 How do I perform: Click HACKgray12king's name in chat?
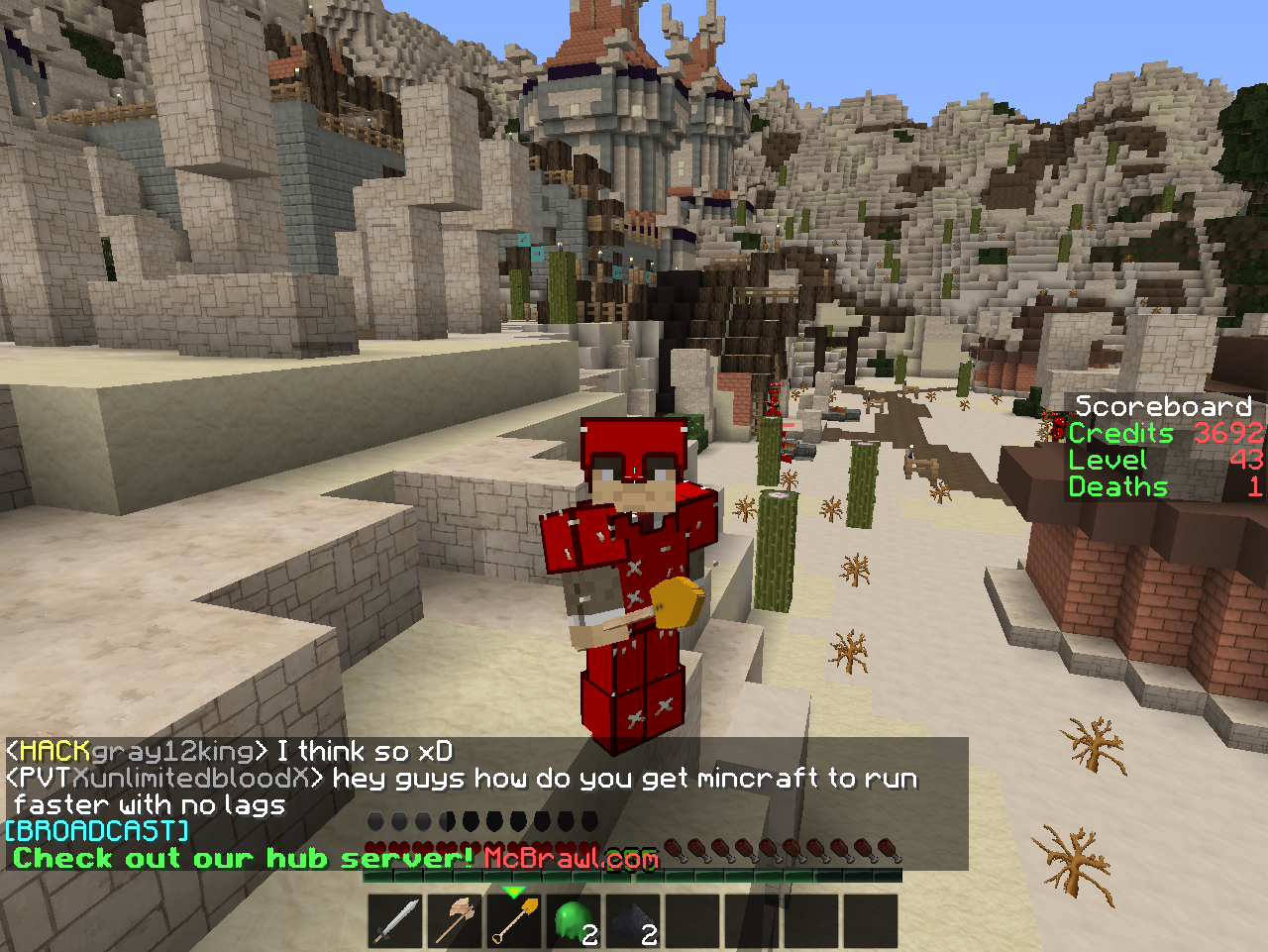point(137,751)
